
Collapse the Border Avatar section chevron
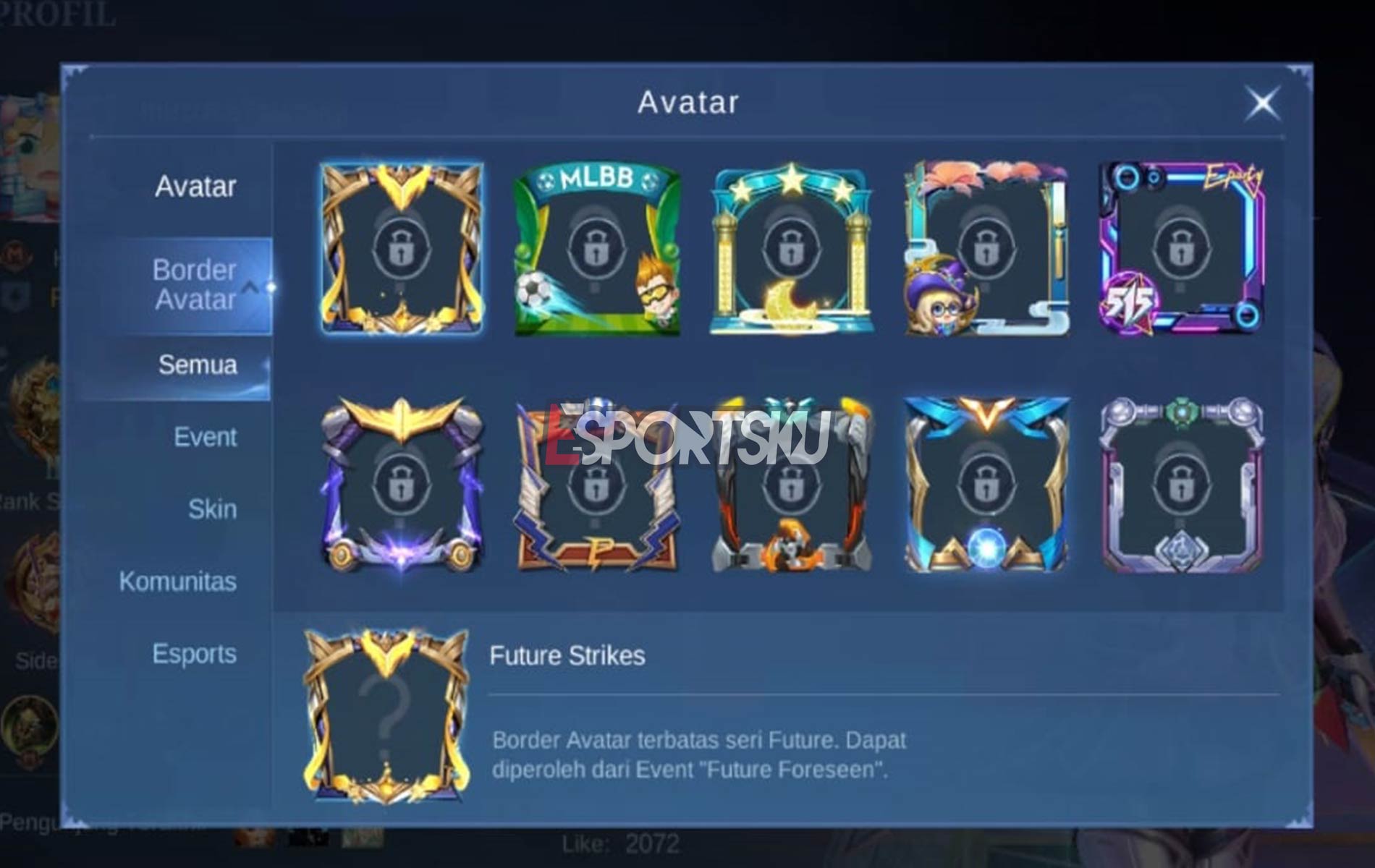click(x=252, y=287)
